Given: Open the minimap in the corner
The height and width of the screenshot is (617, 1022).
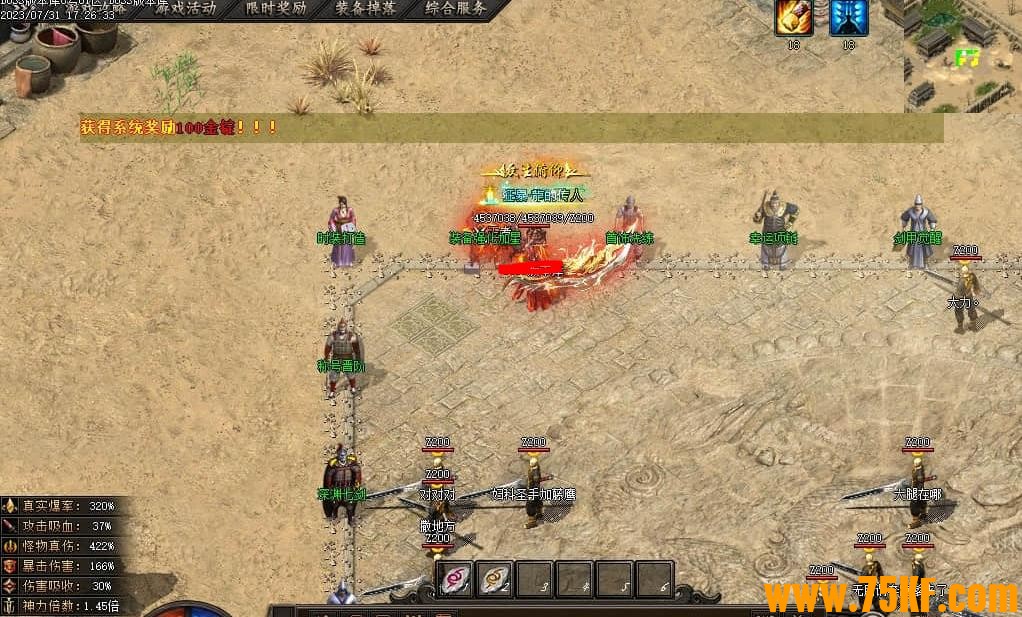Looking at the screenshot, I should 962,55.
